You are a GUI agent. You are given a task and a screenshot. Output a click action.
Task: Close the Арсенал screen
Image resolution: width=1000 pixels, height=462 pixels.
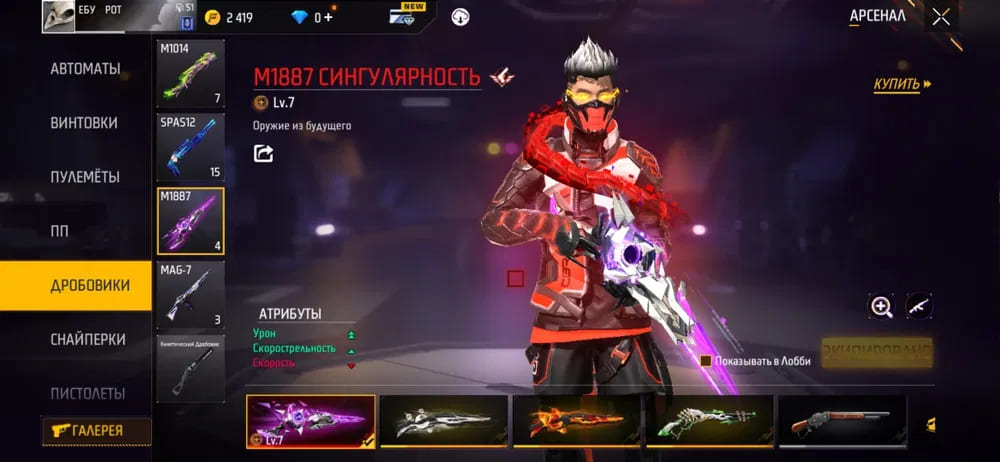(x=940, y=17)
